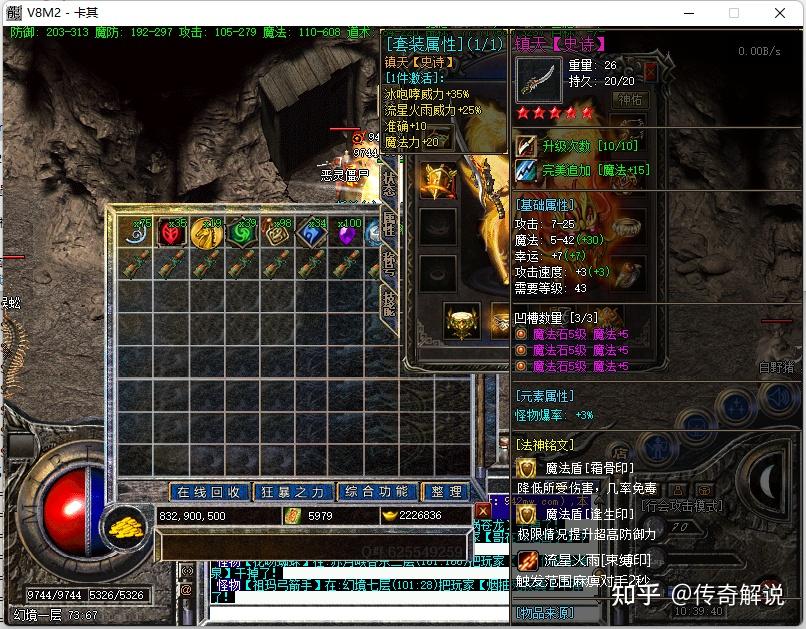Viewport: 806px width, 629px height.
Task: Click the 在线回收 online recycle button
Action: [x=209, y=492]
